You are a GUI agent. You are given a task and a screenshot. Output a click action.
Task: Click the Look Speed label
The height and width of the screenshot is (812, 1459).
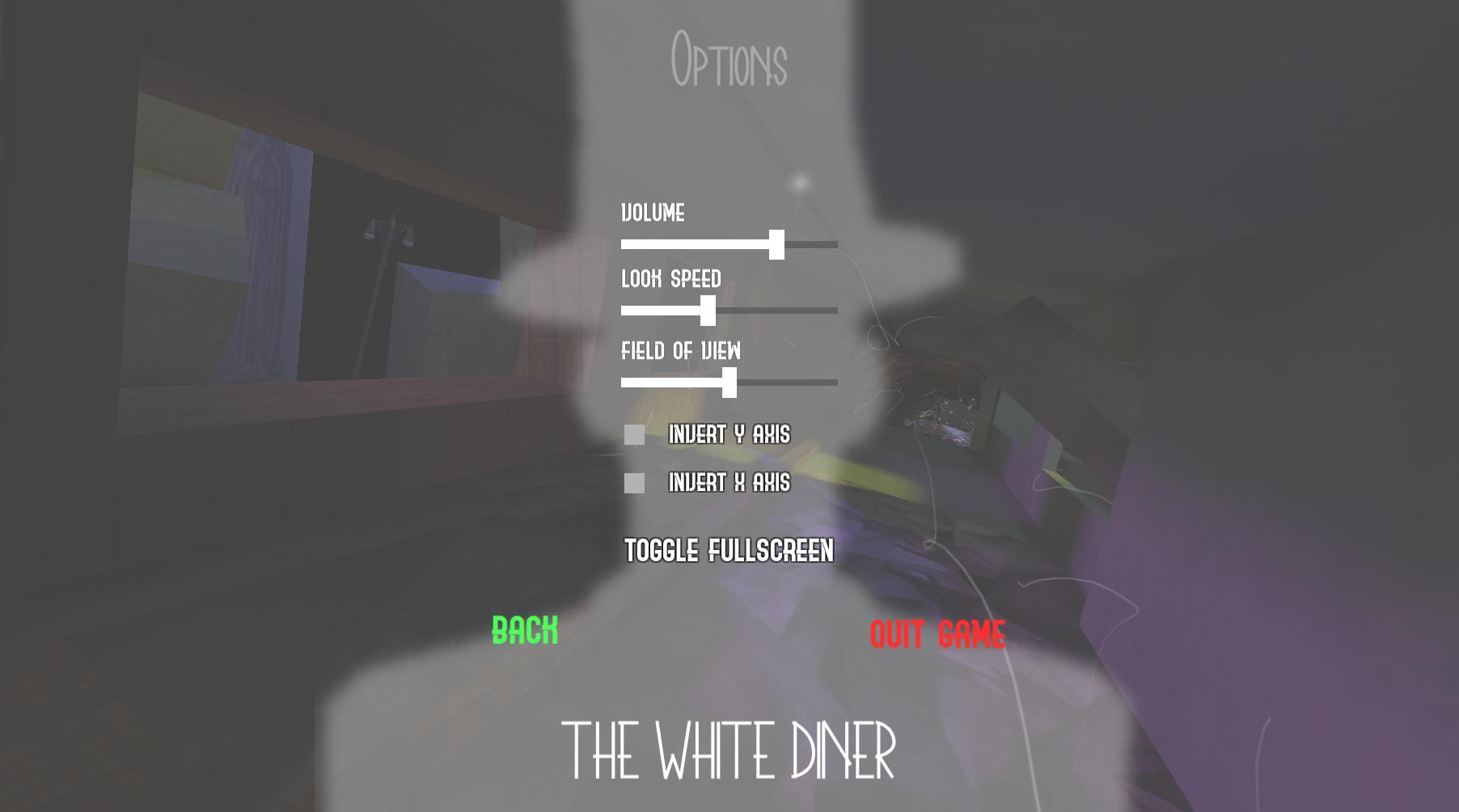pyautogui.click(x=671, y=280)
